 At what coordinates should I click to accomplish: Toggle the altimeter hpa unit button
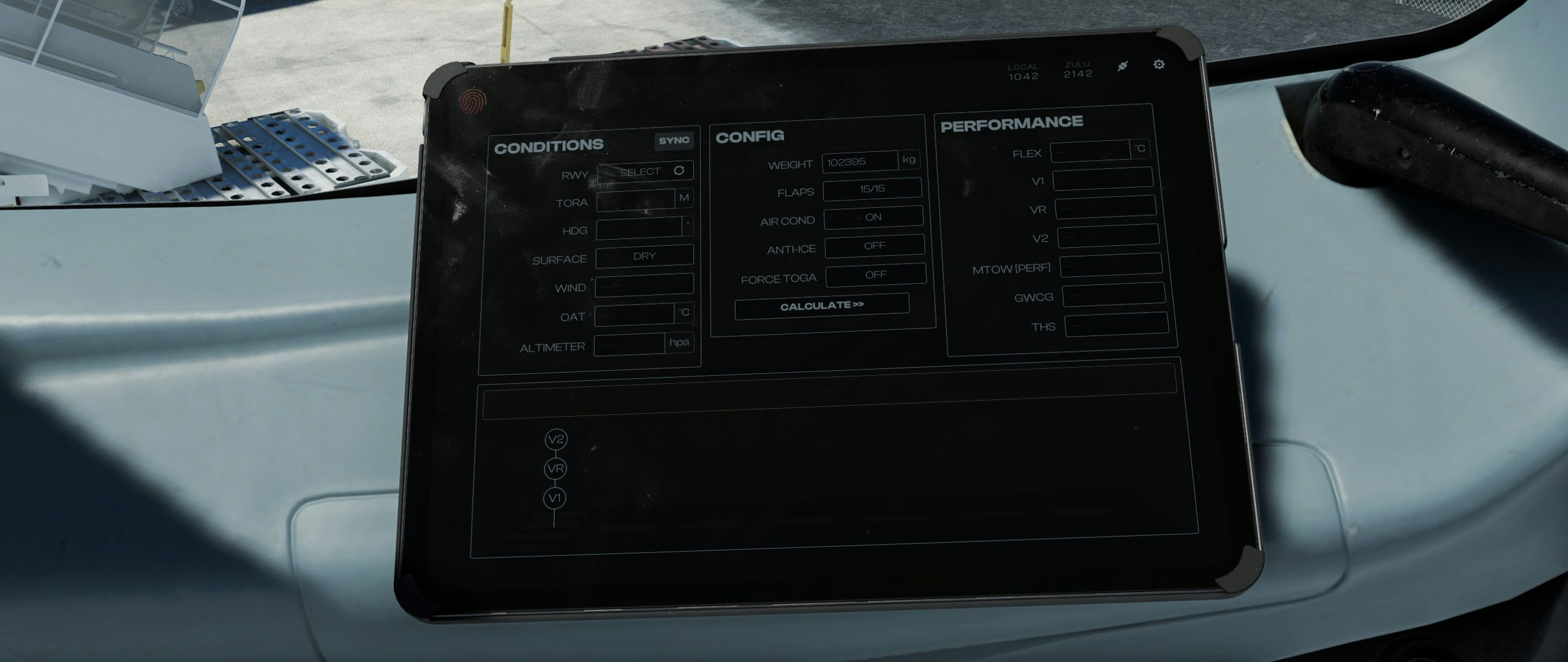pos(679,343)
